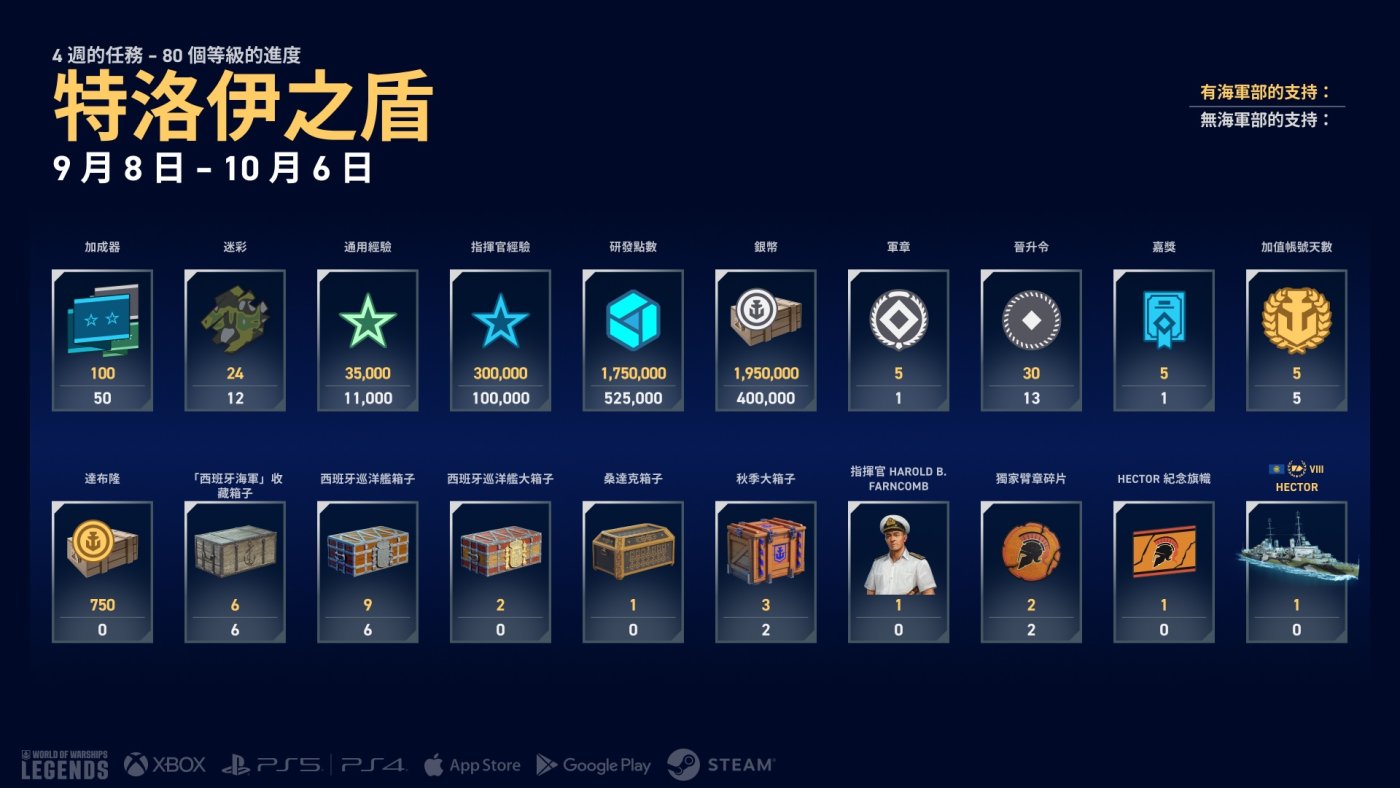Image resolution: width=1400 pixels, height=788 pixels.
Task: Click the Steam logo
Action: (721, 765)
